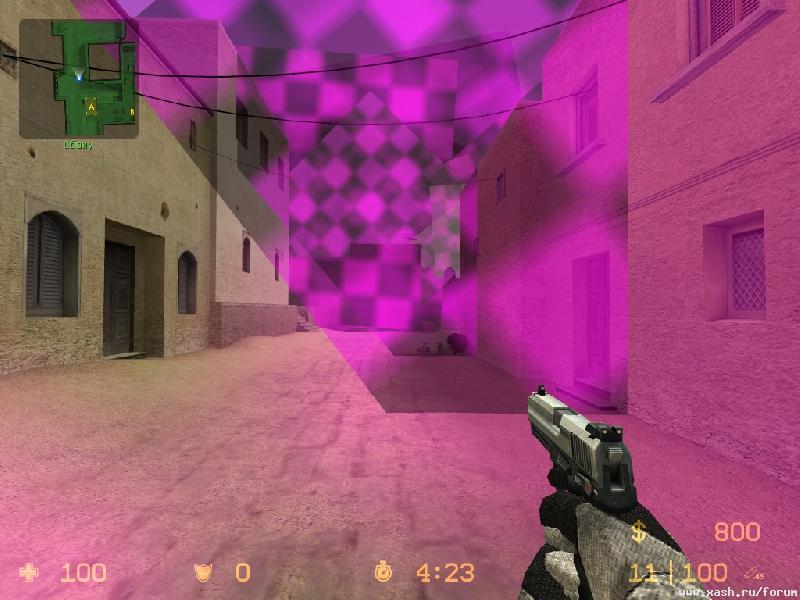
Task: Click the health cross icon
Action: [31, 573]
